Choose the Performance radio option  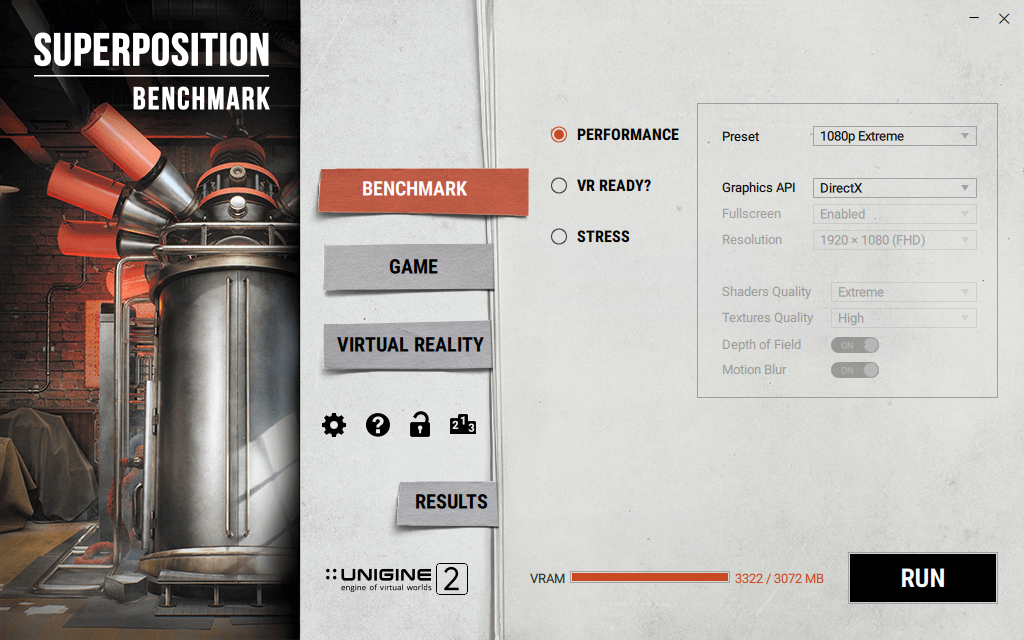pyautogui.click(x=559, y=135)
